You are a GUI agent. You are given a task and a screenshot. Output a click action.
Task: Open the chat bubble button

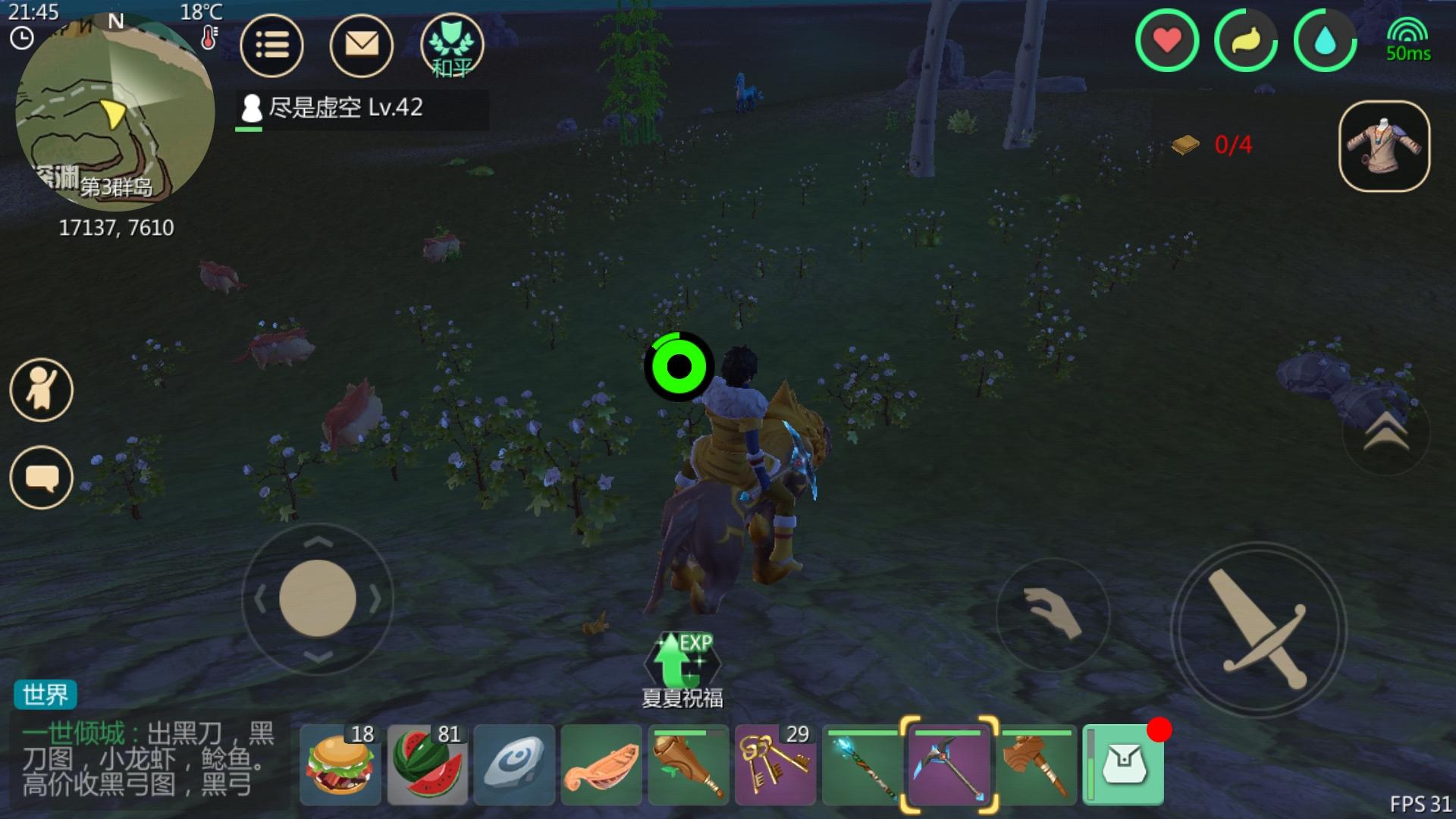tap(42, 478)
